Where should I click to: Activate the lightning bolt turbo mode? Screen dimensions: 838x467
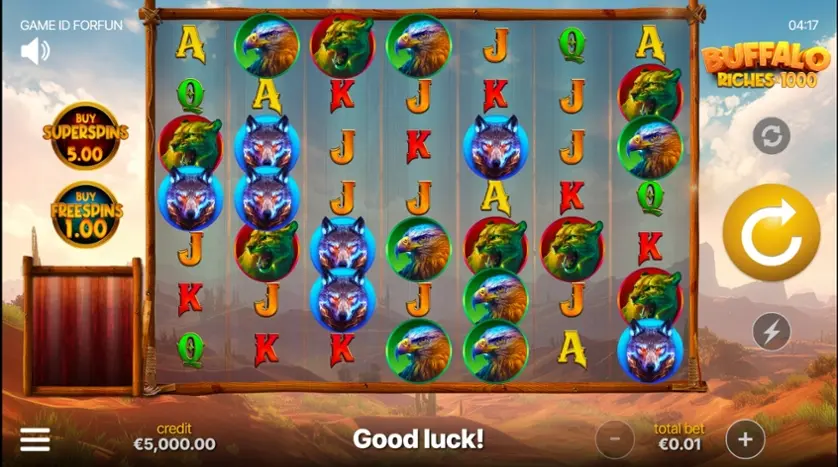click(771, 331)
